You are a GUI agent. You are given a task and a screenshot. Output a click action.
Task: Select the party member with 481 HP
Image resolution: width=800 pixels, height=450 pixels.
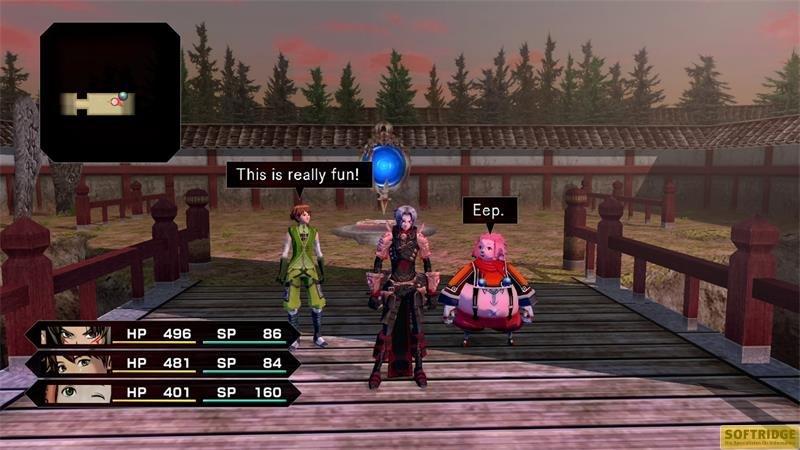click(x=165, y=363)
